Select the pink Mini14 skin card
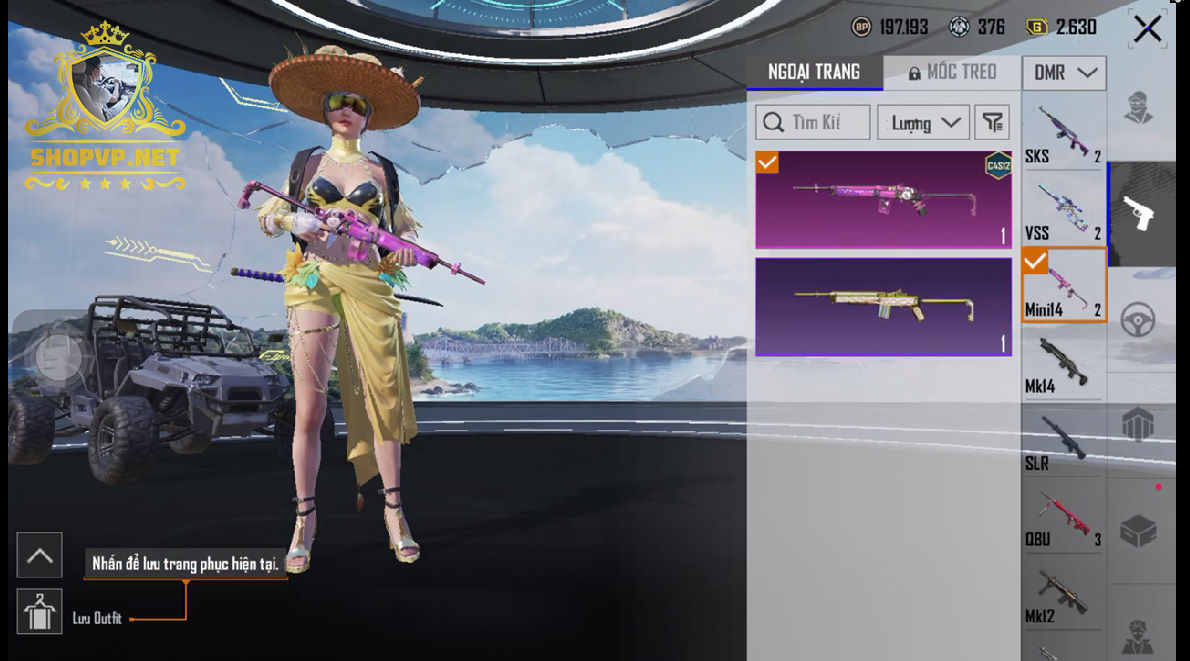Image resolution: width=1190 pixels, height=661 pixels. pos(883,199)
